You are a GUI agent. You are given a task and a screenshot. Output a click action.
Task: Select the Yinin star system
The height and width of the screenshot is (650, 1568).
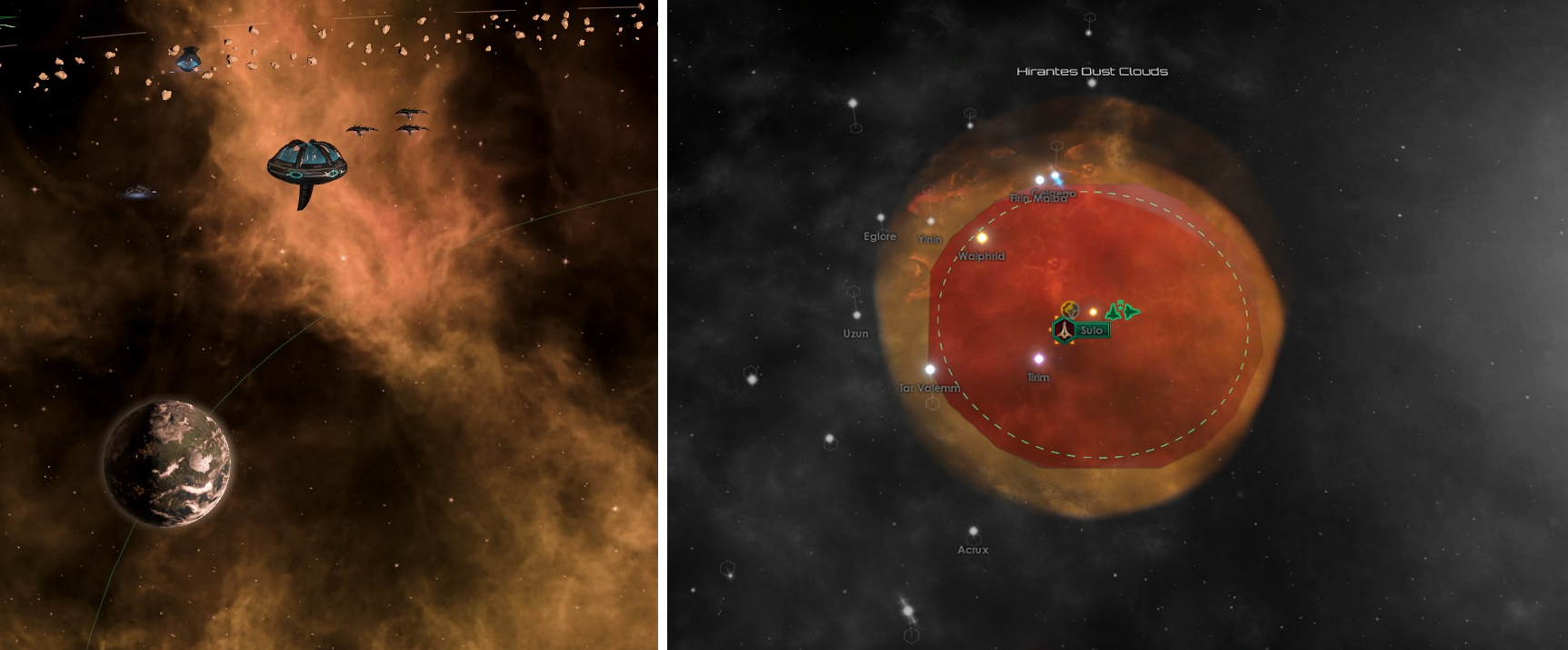pyautogui.click(x=931, y=222)
